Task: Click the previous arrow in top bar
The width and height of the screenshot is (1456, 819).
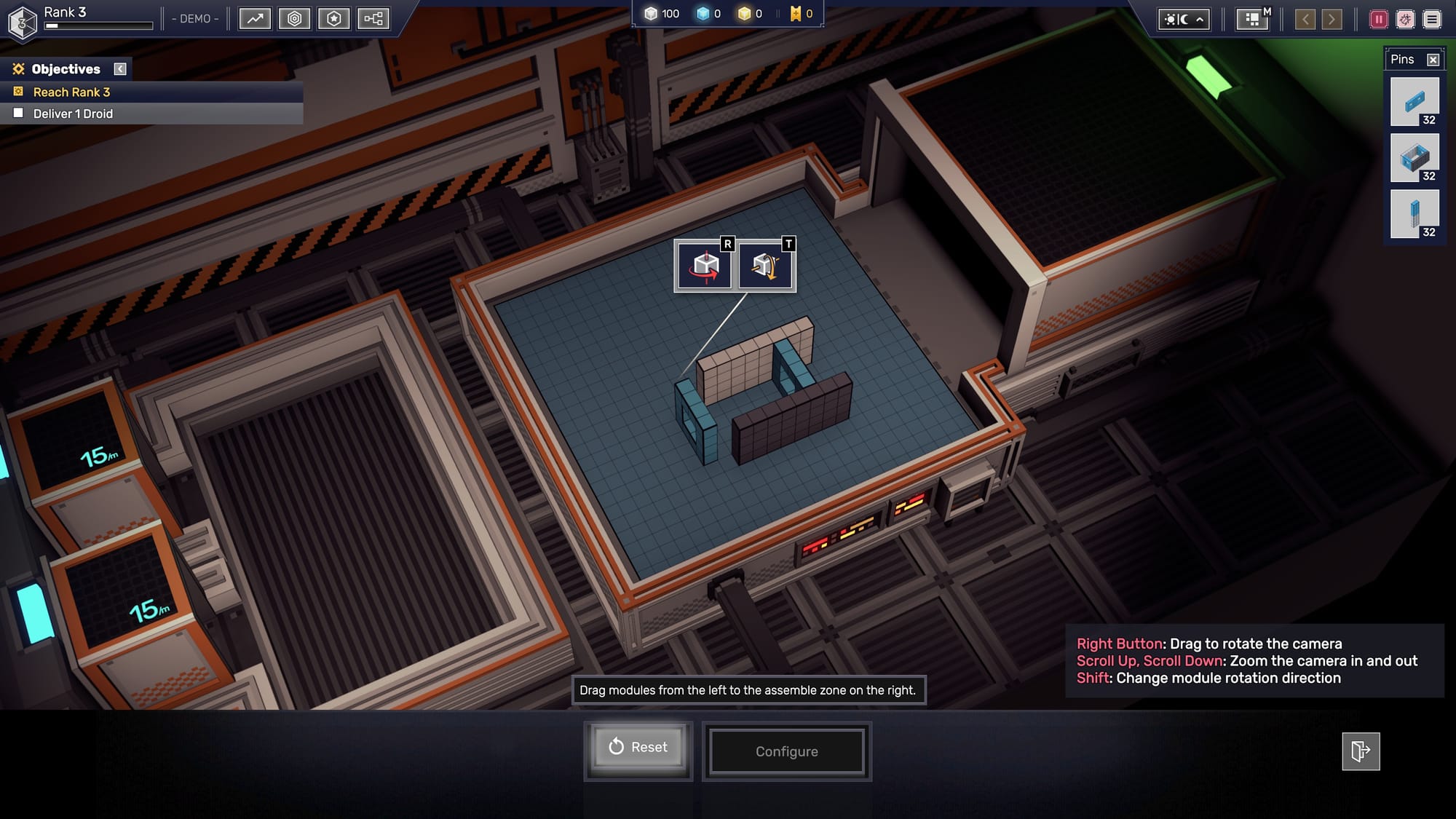Action: pos(1305,20)
